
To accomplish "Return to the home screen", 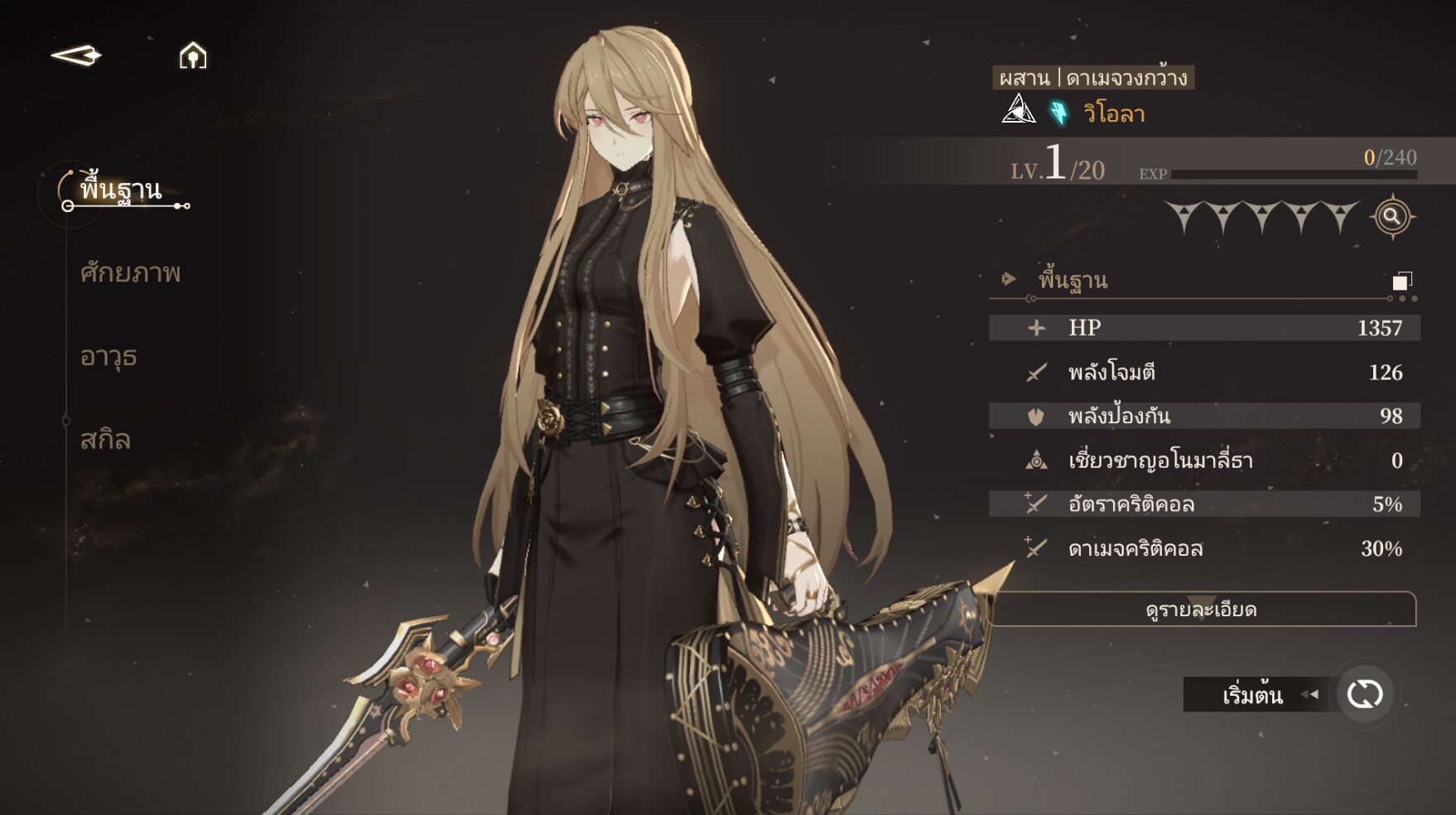I will [x=193, y=56].
